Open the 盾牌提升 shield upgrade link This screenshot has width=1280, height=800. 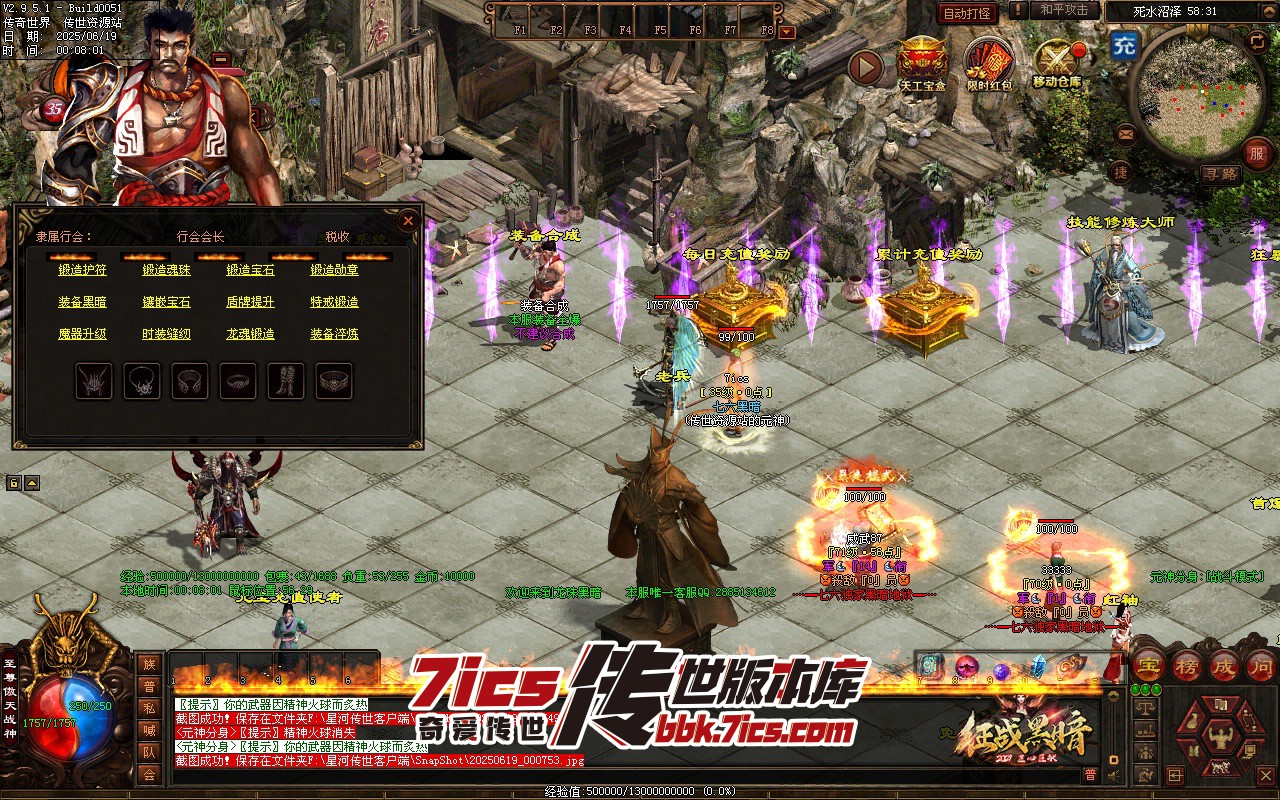250,302
